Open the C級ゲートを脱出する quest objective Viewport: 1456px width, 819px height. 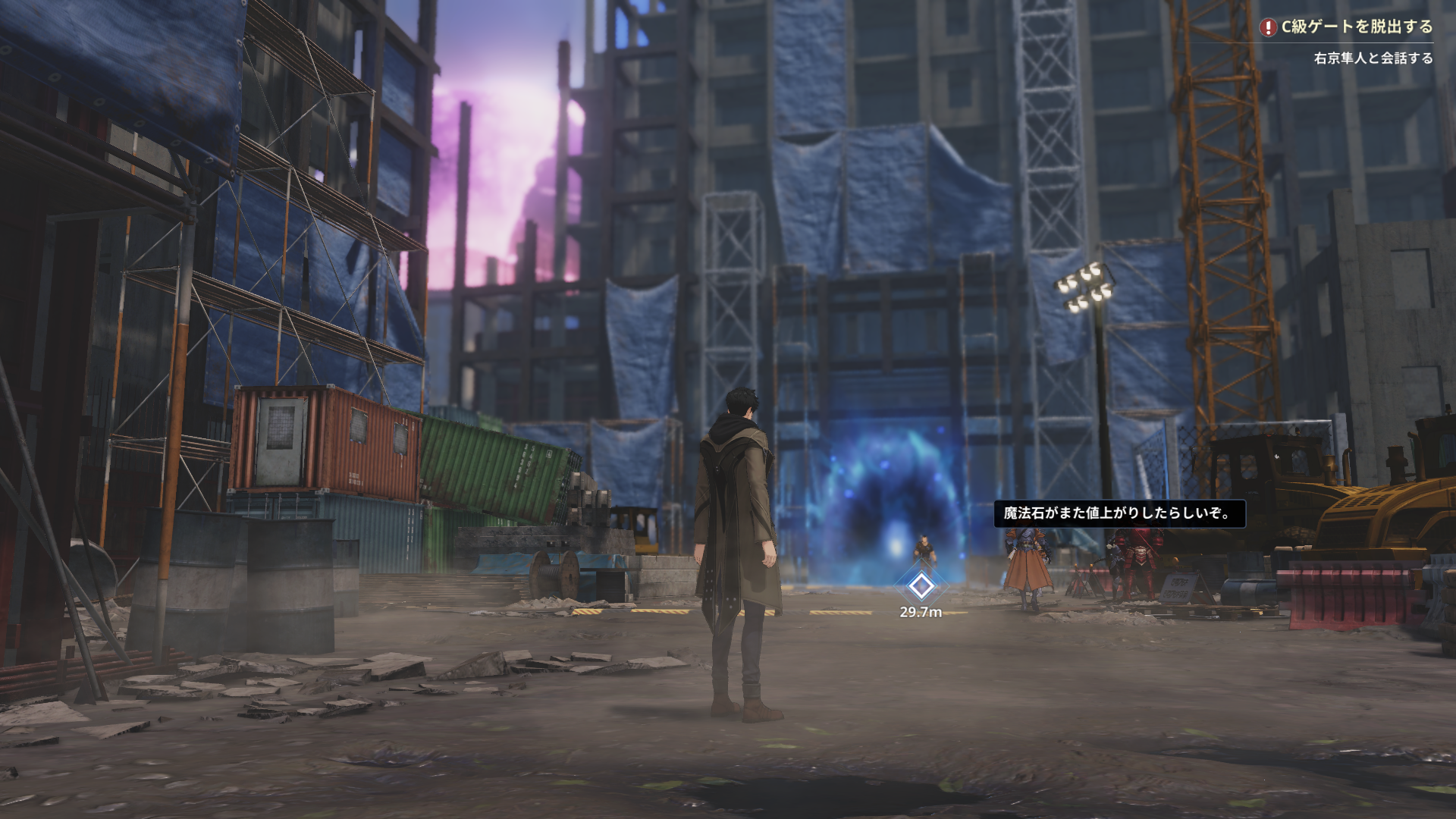1356,27
